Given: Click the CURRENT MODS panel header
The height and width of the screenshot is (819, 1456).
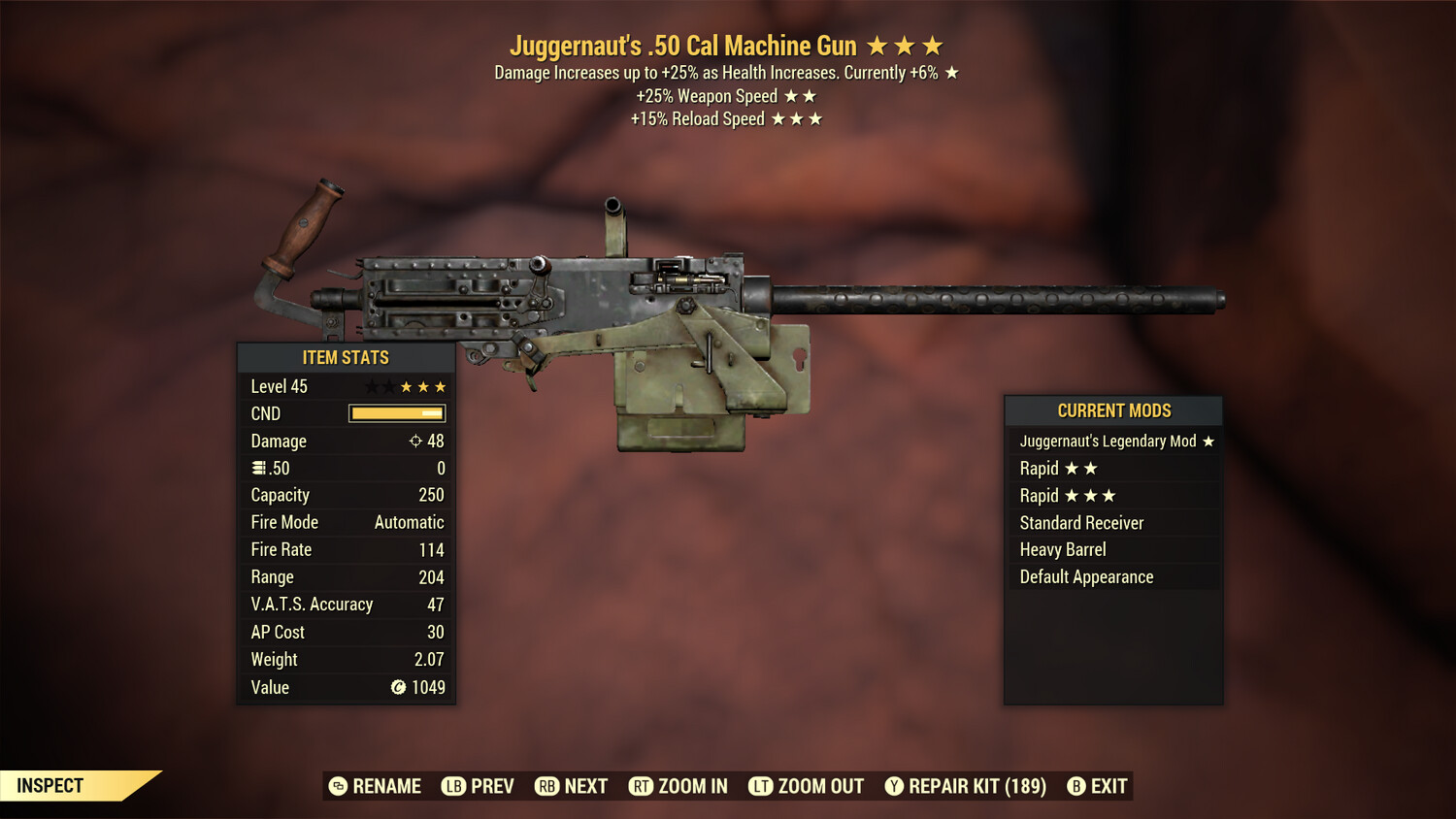Looking at the screenshot, I should [x=1112, y=410].
